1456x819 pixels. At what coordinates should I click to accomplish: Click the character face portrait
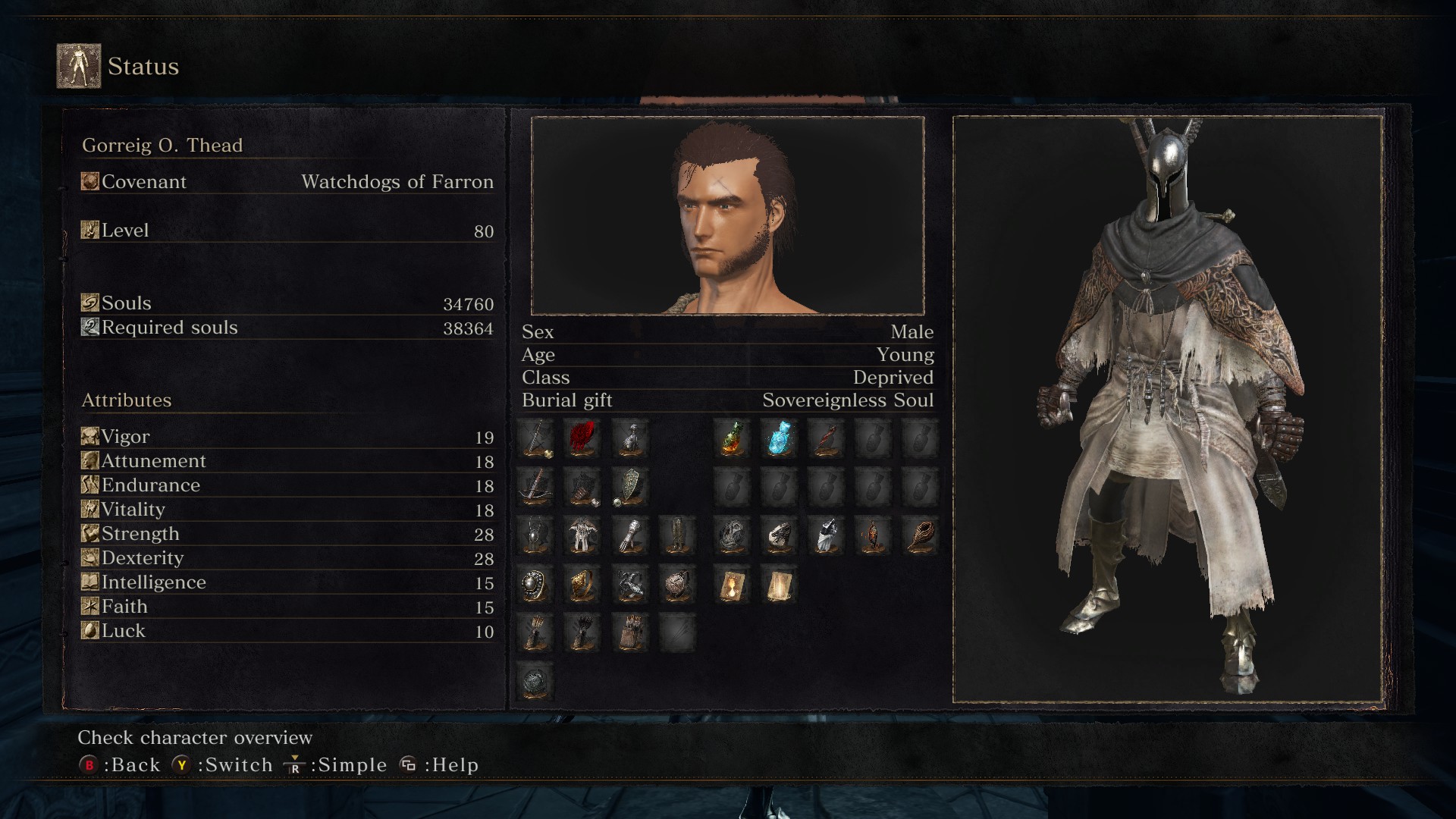point(726,215)
